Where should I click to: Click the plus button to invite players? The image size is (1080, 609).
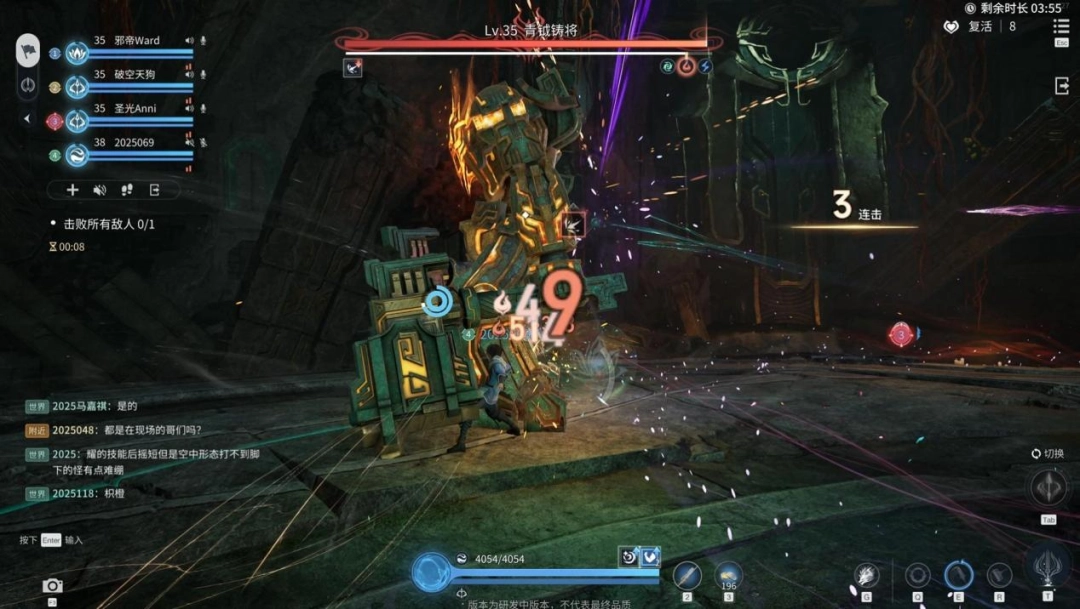(x=72, y=190)
